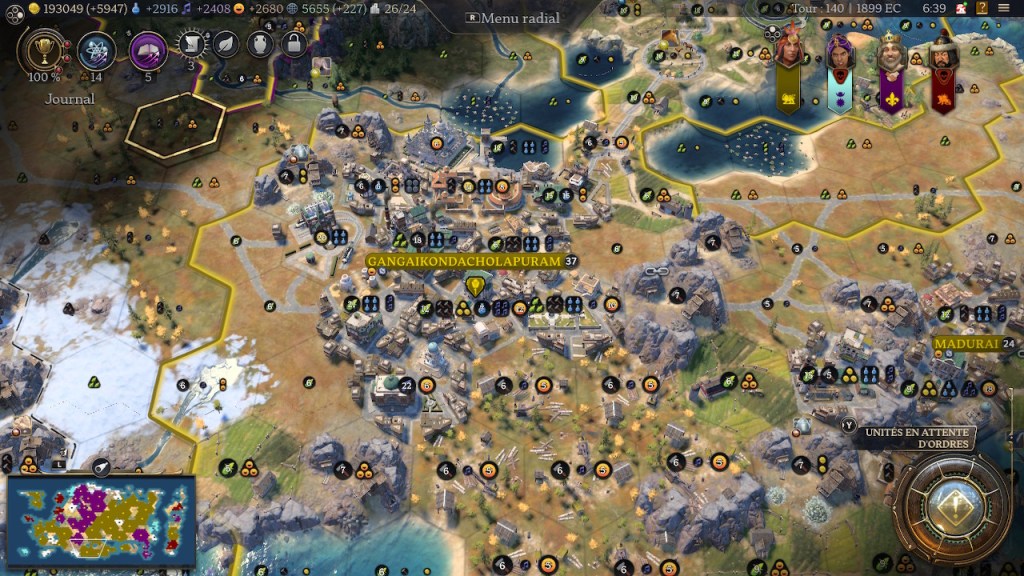Viewport: 1024px width, 576px height.
Task: Open the vase (great works) icon
Action: click(x=260, y=44)
